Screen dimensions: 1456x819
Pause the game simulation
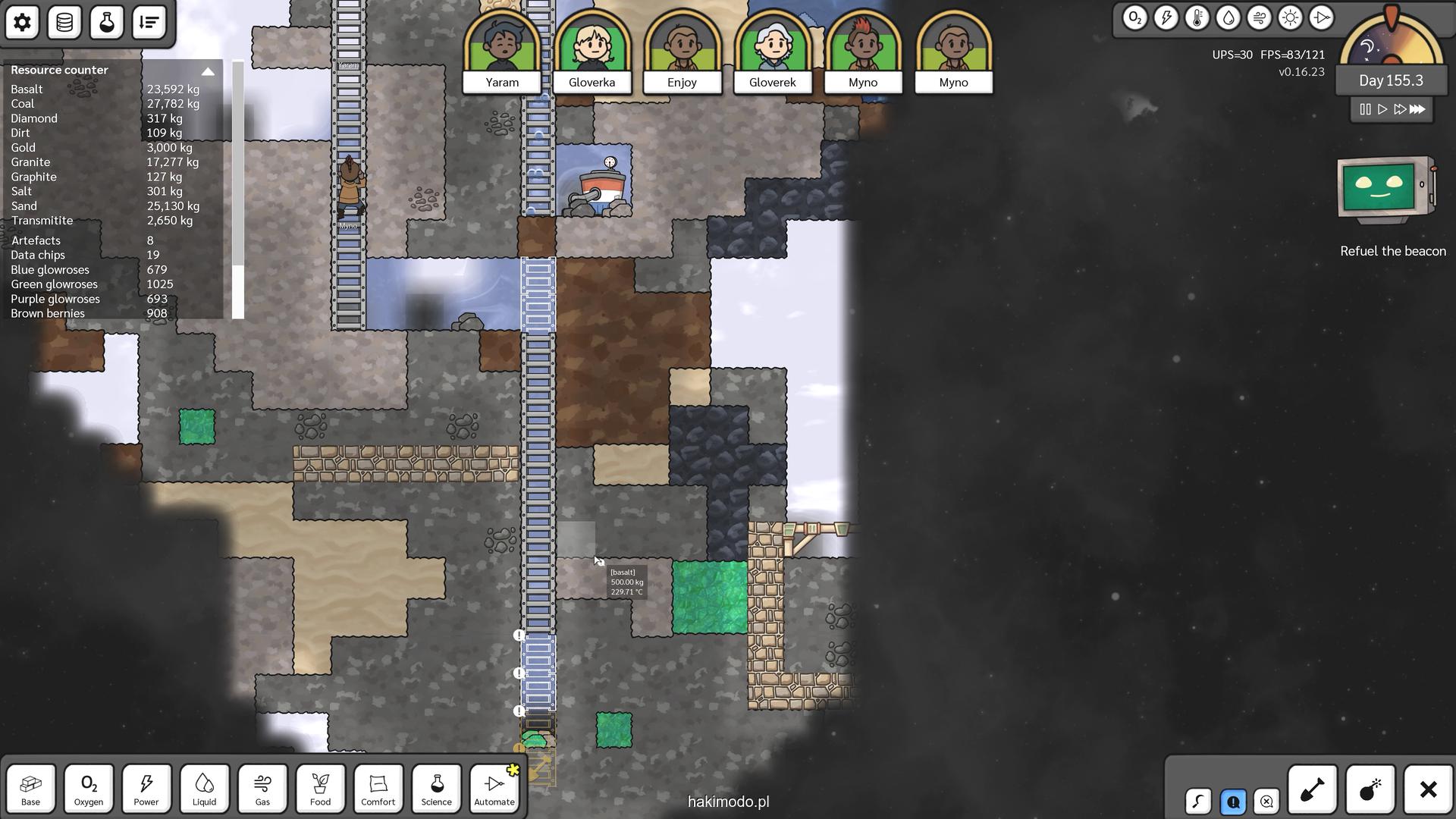1365,109
